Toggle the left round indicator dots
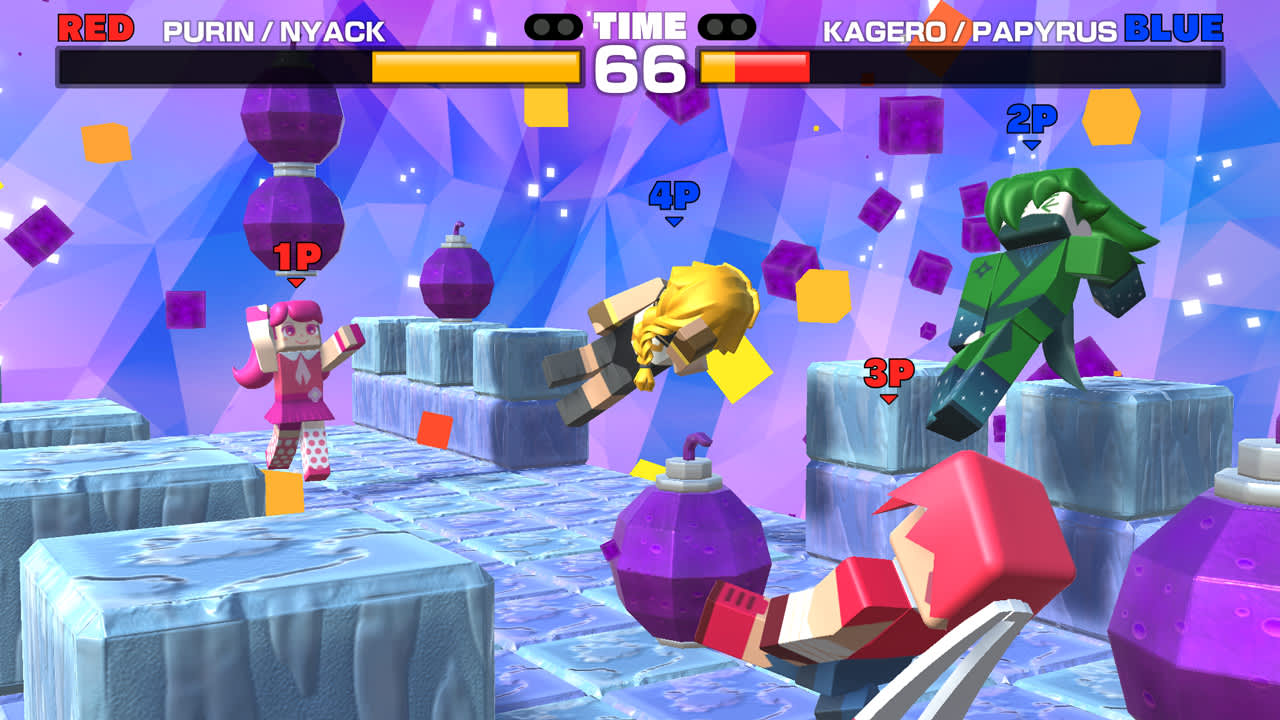The height and width of the screenshot is (720, 1280). [553, 27]
